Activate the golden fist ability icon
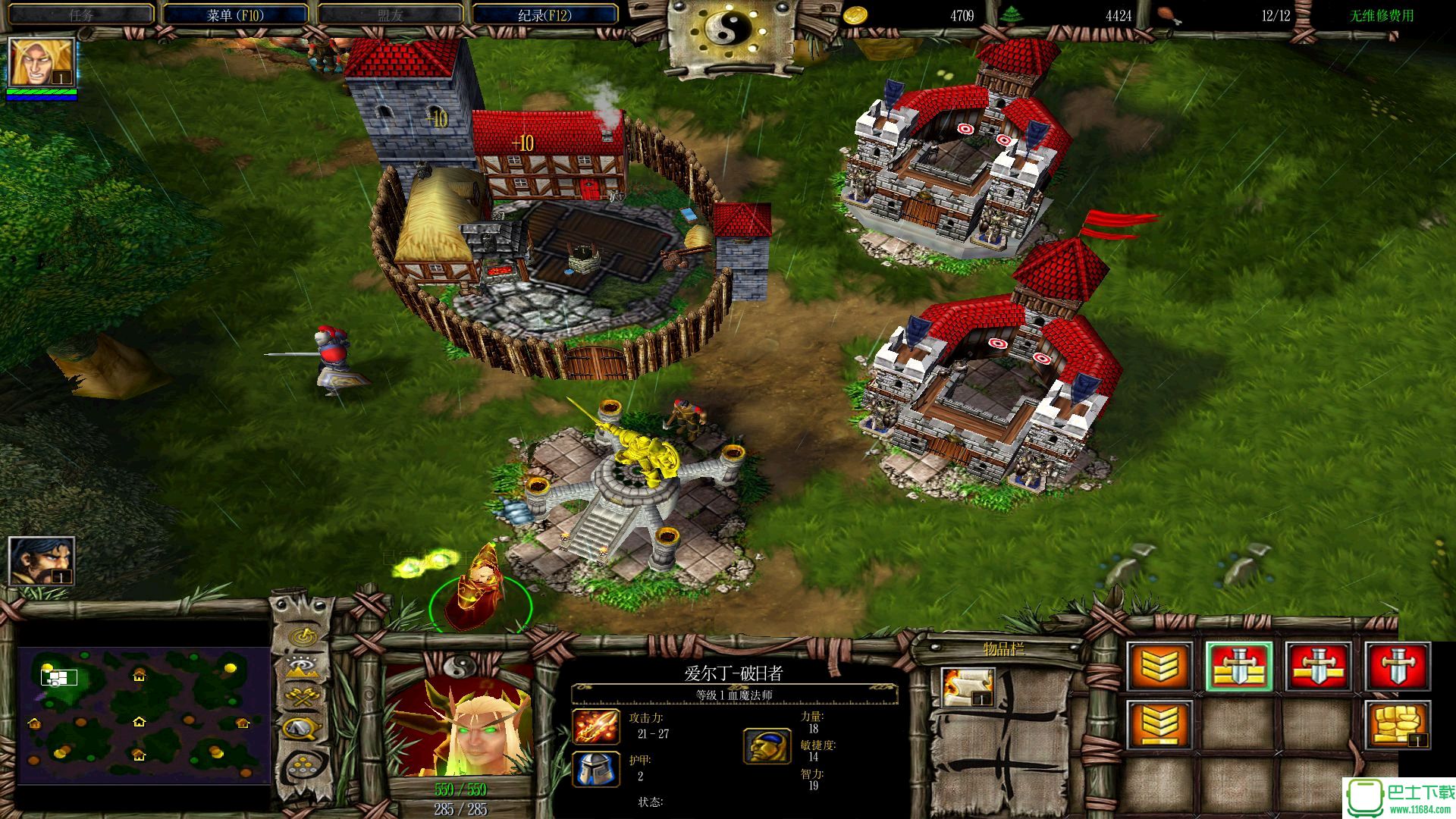The height and width of the screenshot is (819, 1456). coord(1397,726)
